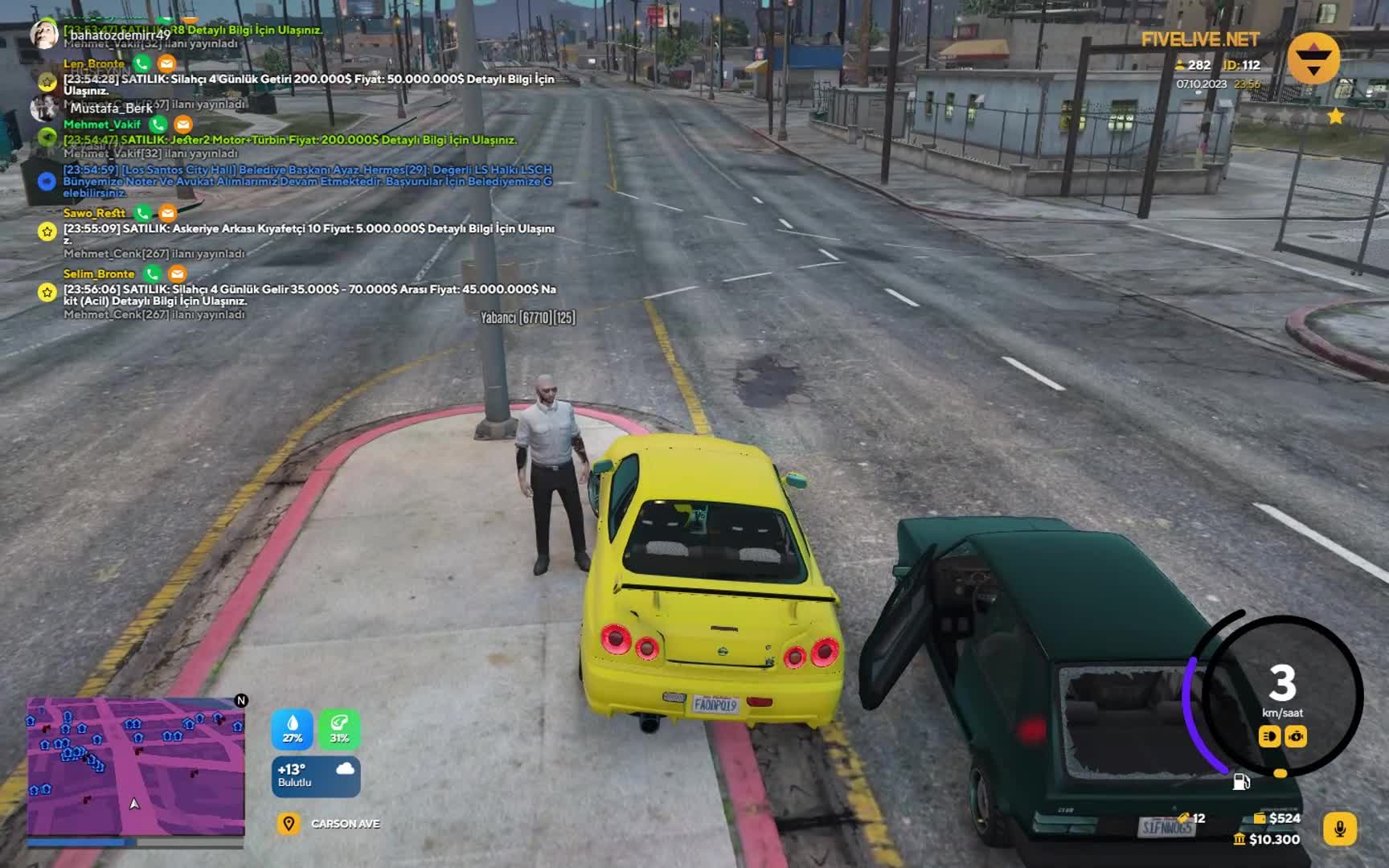Open the Silahçı 45.000.000$ sale listing
Image resolution: width=1389 pixels, height=868 pixels.
(309, 295)
